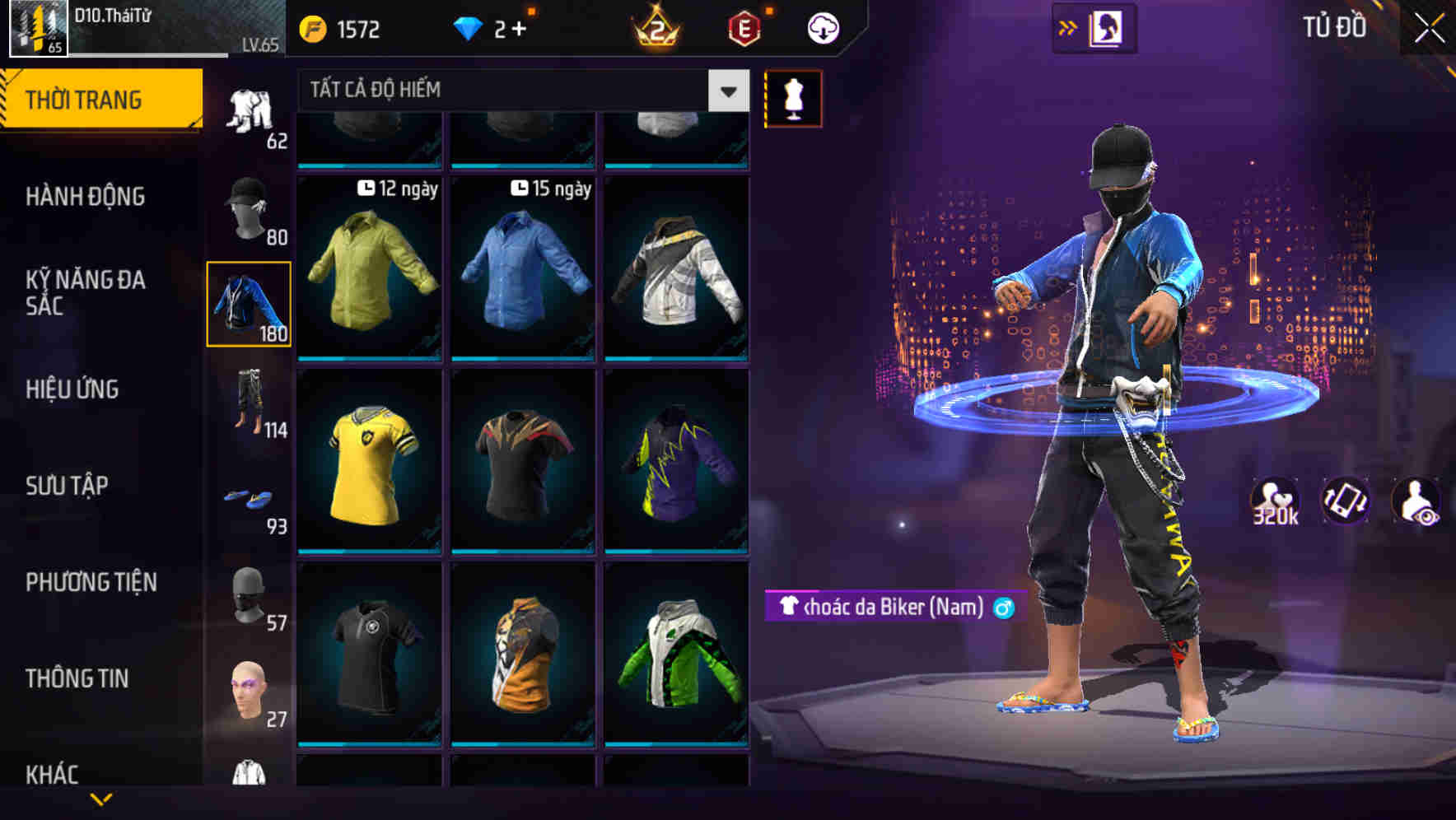Toggle the wardrobe panel collapse arrows

point(1070,26)
